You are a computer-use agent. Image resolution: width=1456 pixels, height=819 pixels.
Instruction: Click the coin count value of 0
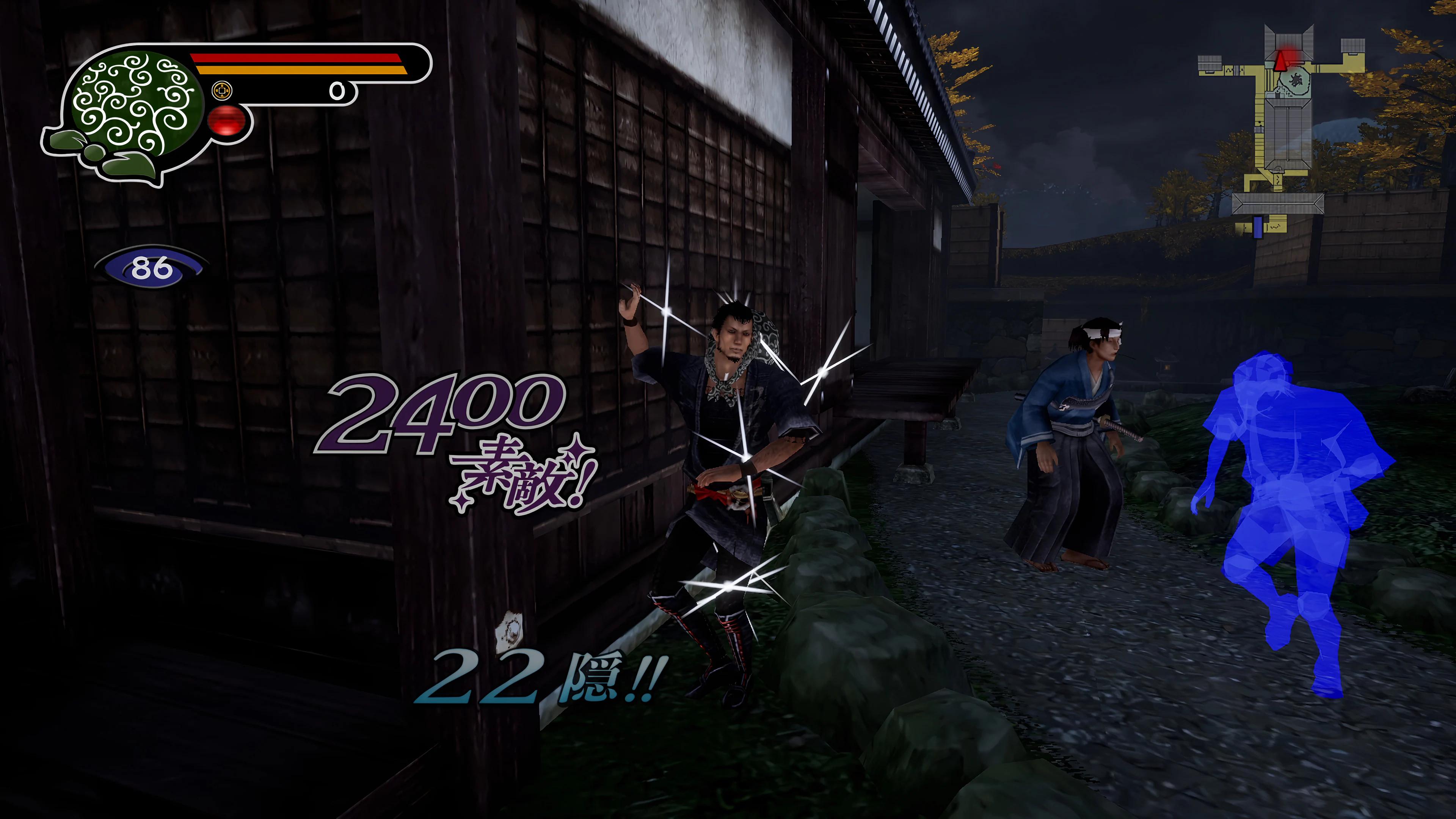pyautogui.click(x=338, y=92)
